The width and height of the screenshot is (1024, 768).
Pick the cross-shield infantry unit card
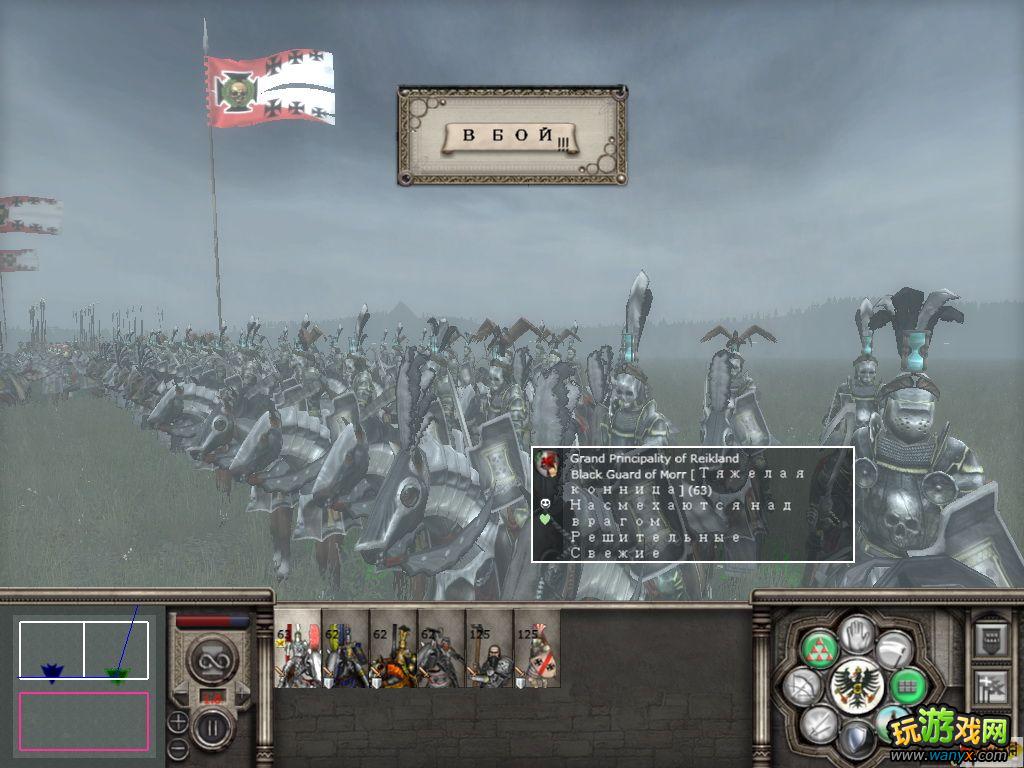coord(537,648)
